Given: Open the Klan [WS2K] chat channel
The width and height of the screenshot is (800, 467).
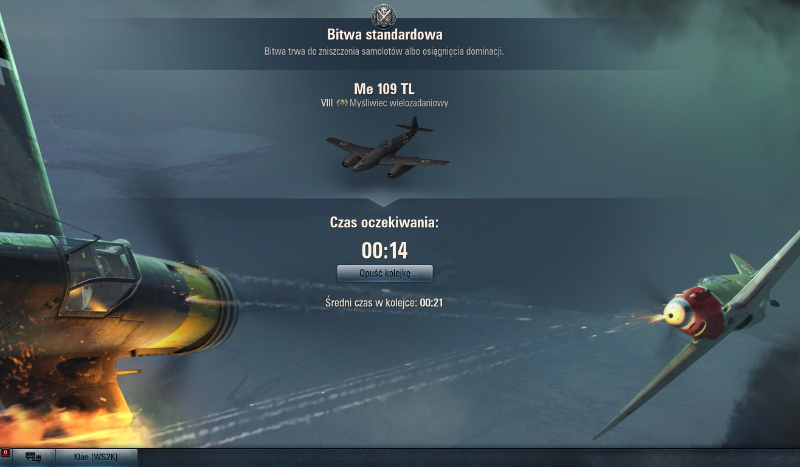Looking at the screenshot, I should (95, 458).
